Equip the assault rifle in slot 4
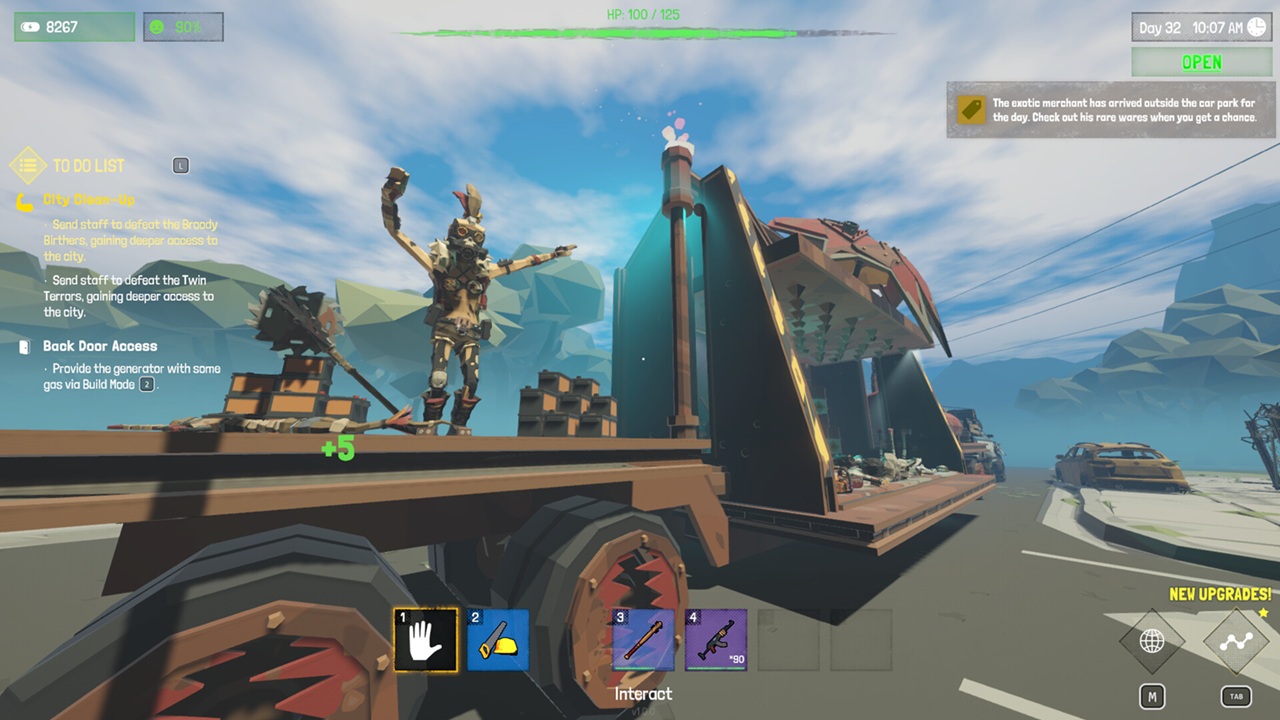This screenshot has width=1280, height=720. coord(716,640)
